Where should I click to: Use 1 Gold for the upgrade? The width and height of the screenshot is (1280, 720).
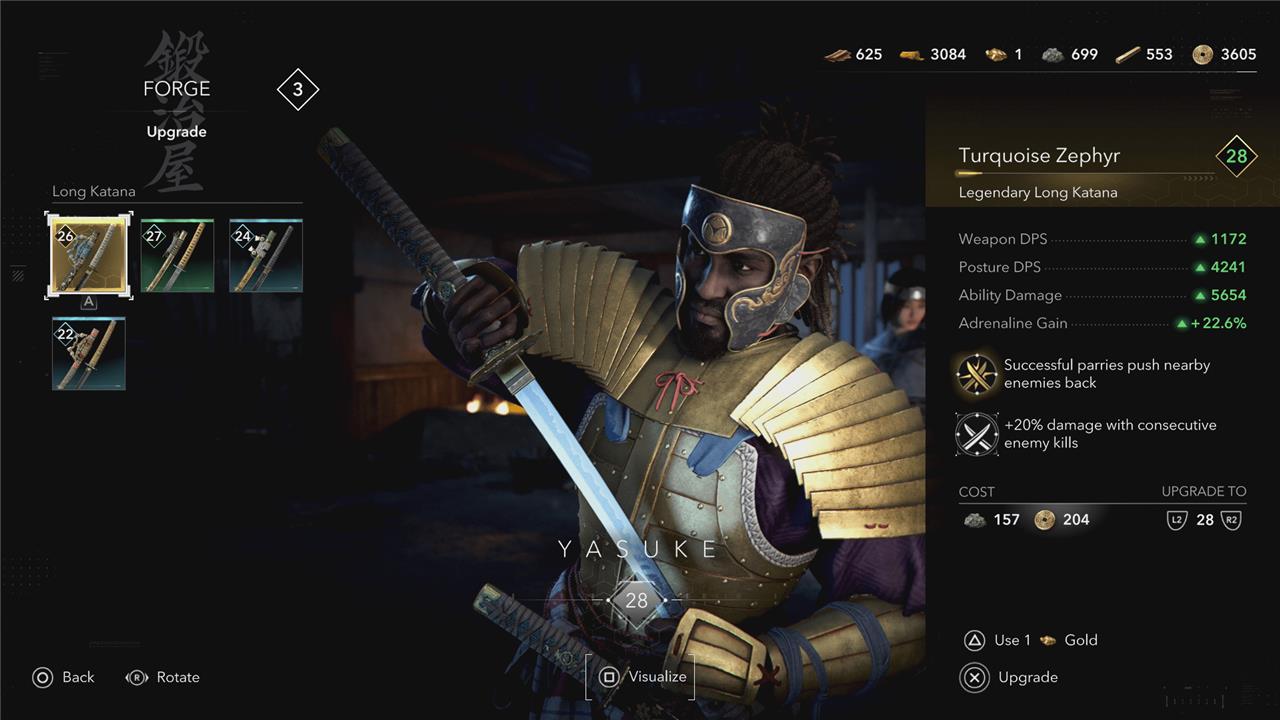1030,640
